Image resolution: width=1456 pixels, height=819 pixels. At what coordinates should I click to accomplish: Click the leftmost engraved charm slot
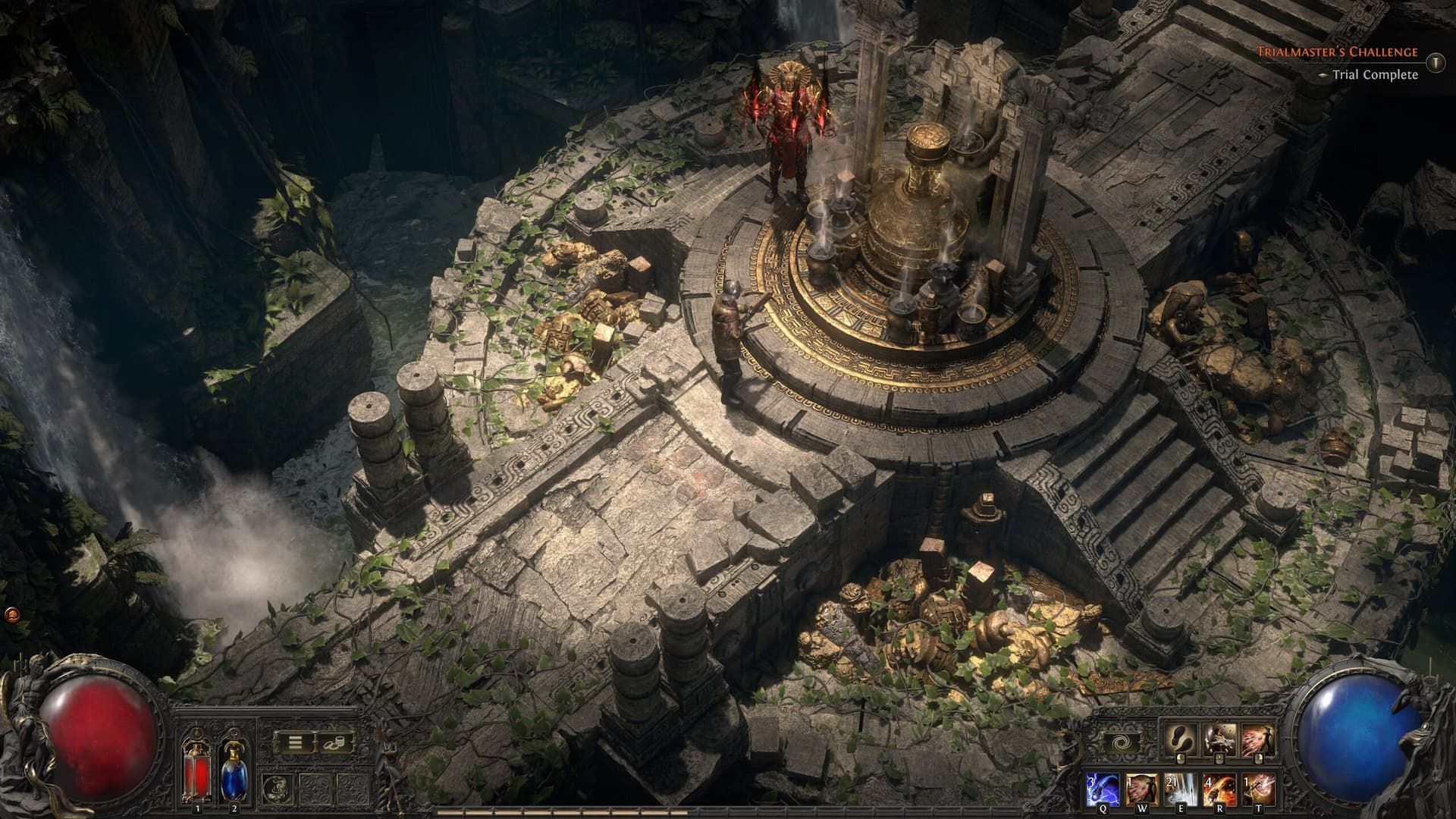[x=278, y=789]
